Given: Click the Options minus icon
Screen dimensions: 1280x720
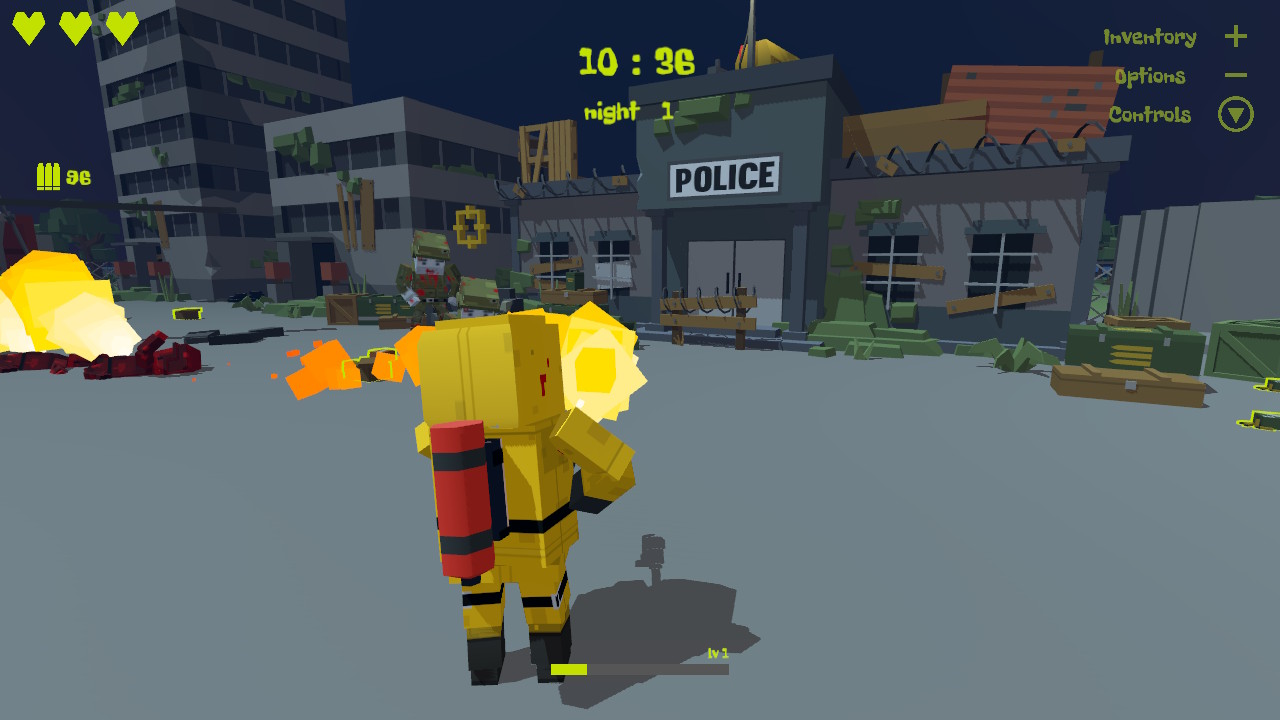Looking at the screenshot, I should coord(1236,75).
